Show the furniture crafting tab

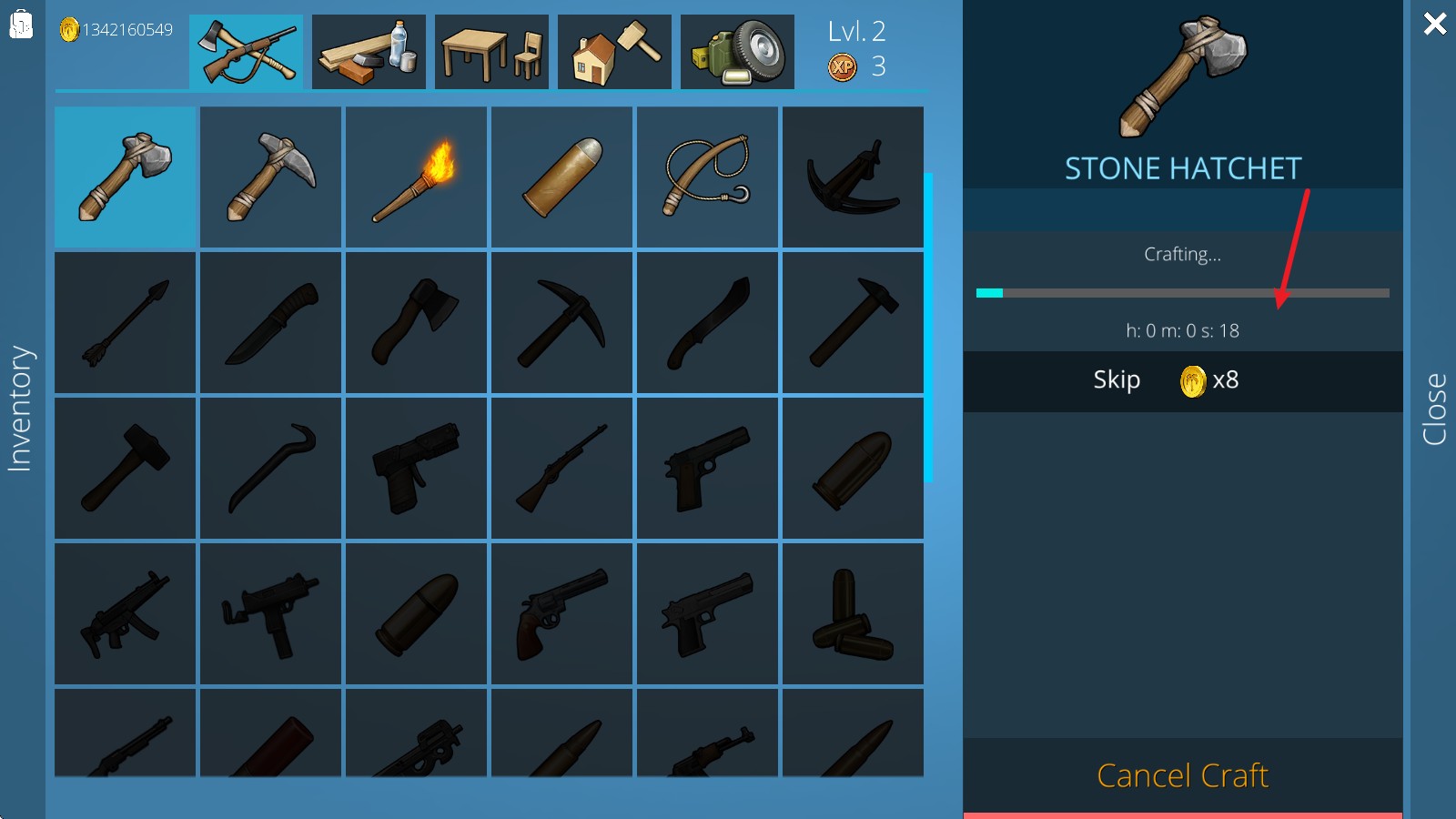tap(491, 52)
